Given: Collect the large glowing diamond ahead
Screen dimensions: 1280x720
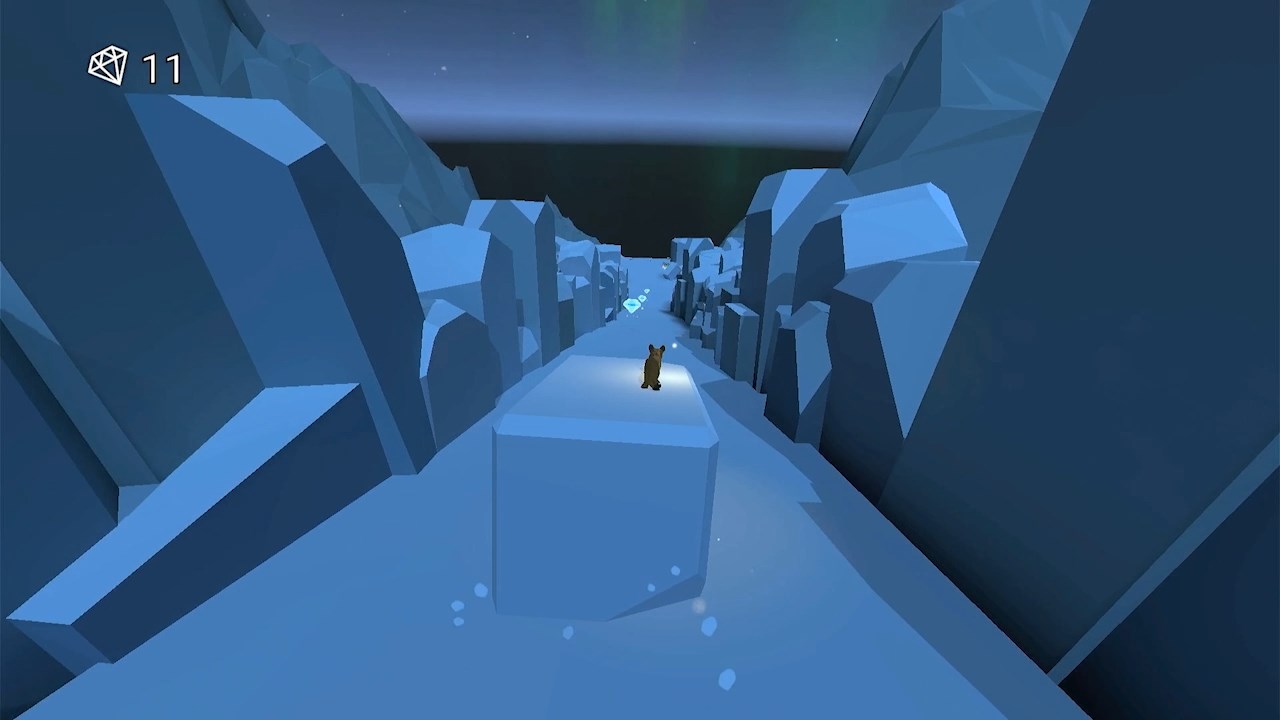Looking at the screenshot, I should [x=631, y=304].
